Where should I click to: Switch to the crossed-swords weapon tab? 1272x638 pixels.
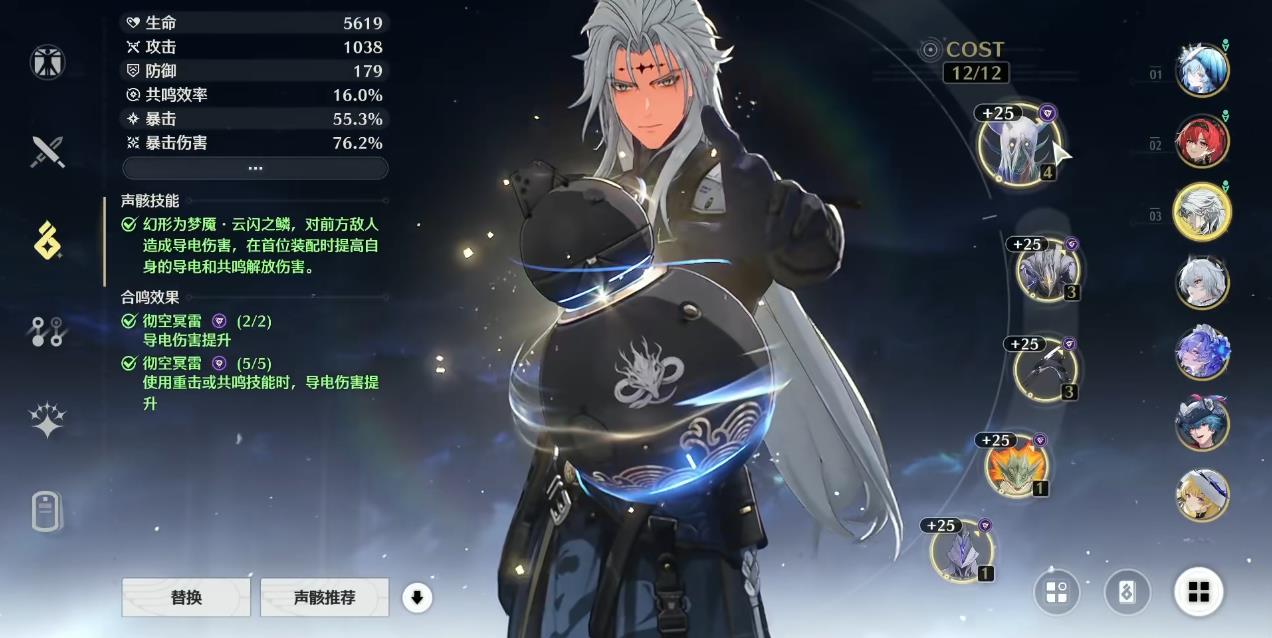47,152
